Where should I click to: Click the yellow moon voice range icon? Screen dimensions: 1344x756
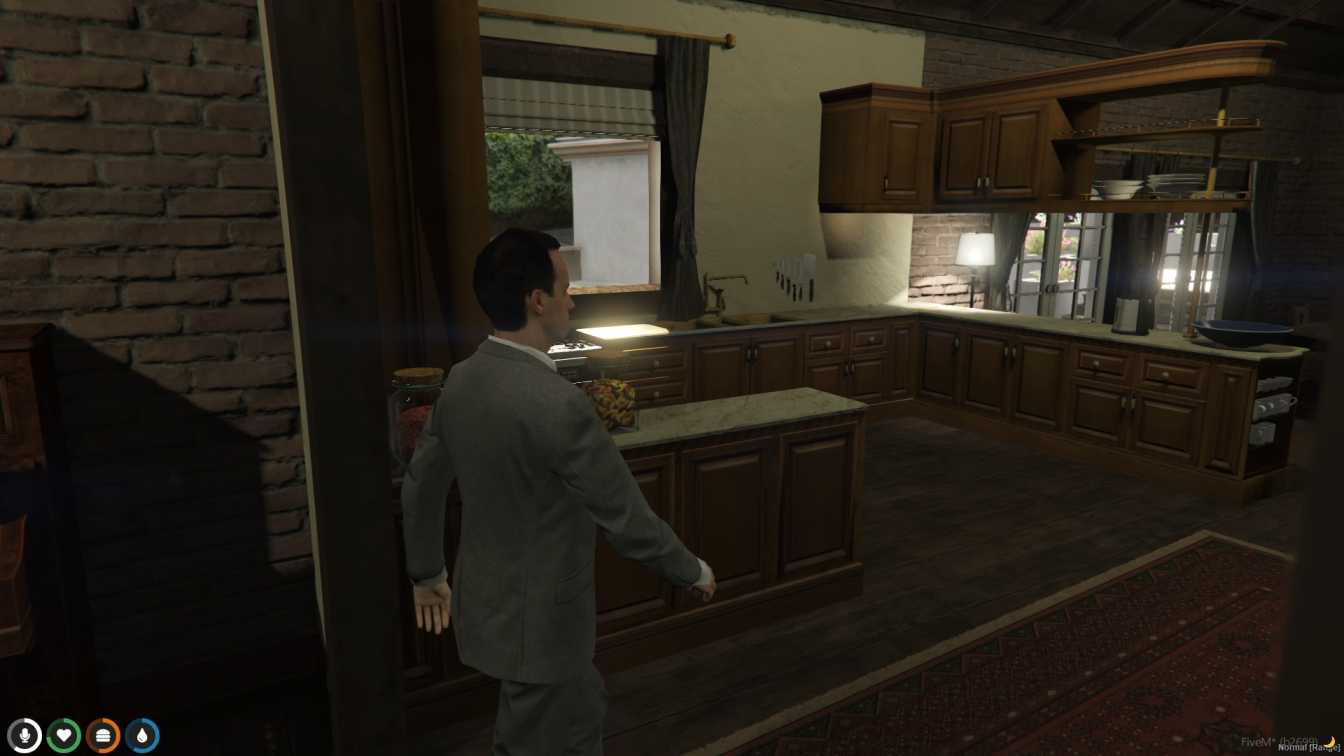(x=1330, y=742)
